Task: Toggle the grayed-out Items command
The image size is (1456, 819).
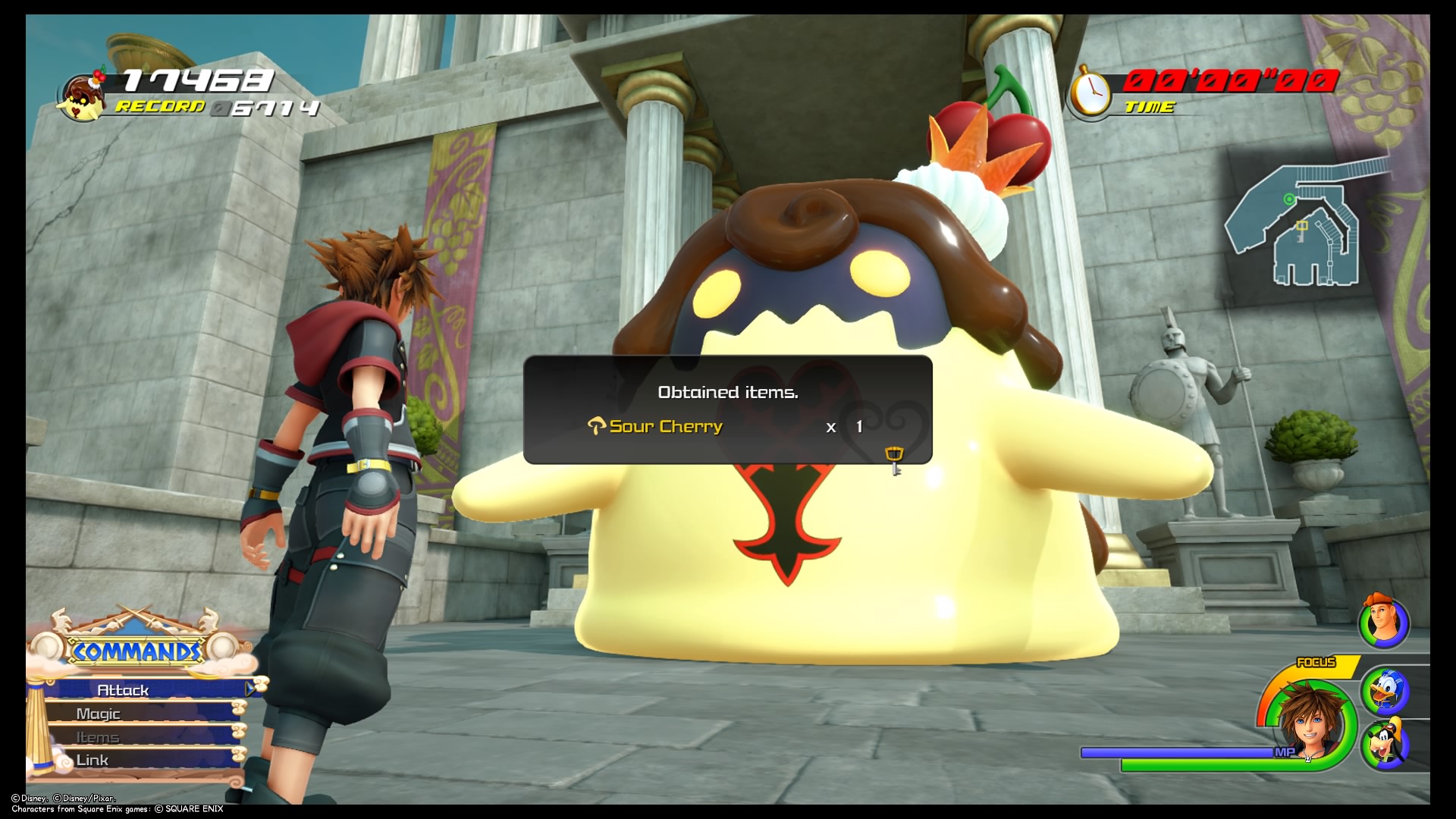Action: point(98,736)
